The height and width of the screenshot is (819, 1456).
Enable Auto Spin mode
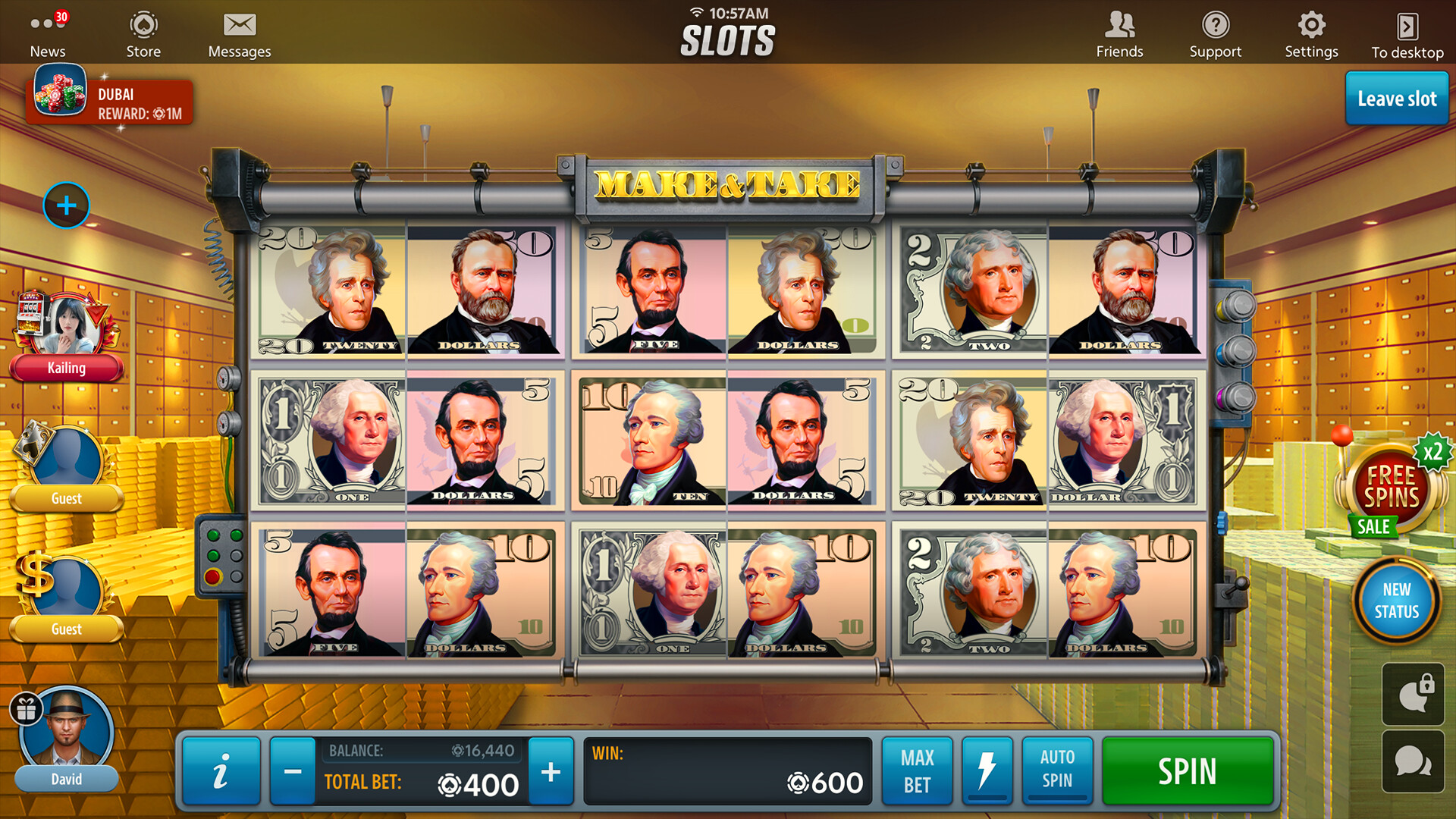tap(1056, 770)
